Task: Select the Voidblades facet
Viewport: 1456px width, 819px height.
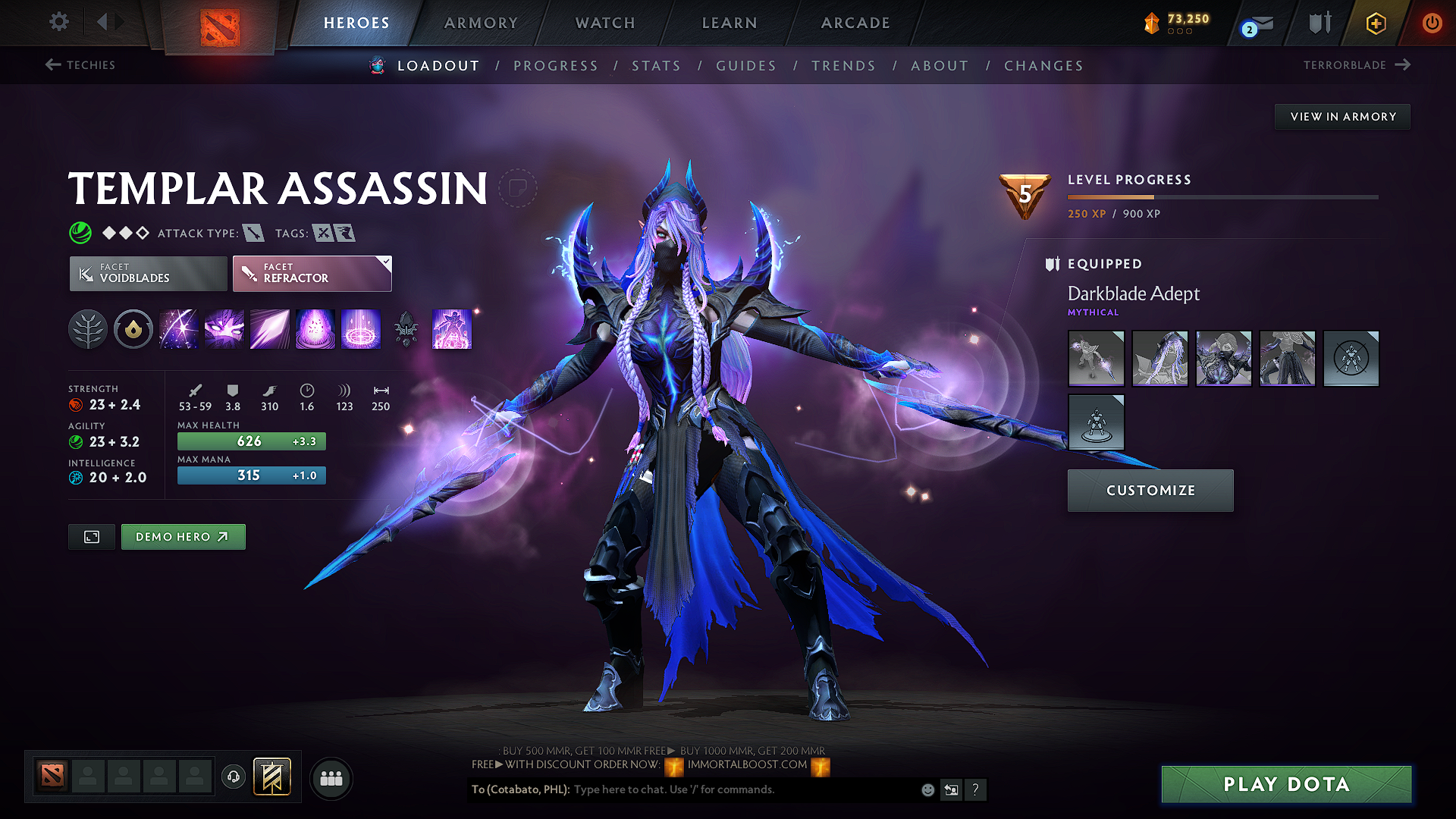Action: [x=147, y=273]
